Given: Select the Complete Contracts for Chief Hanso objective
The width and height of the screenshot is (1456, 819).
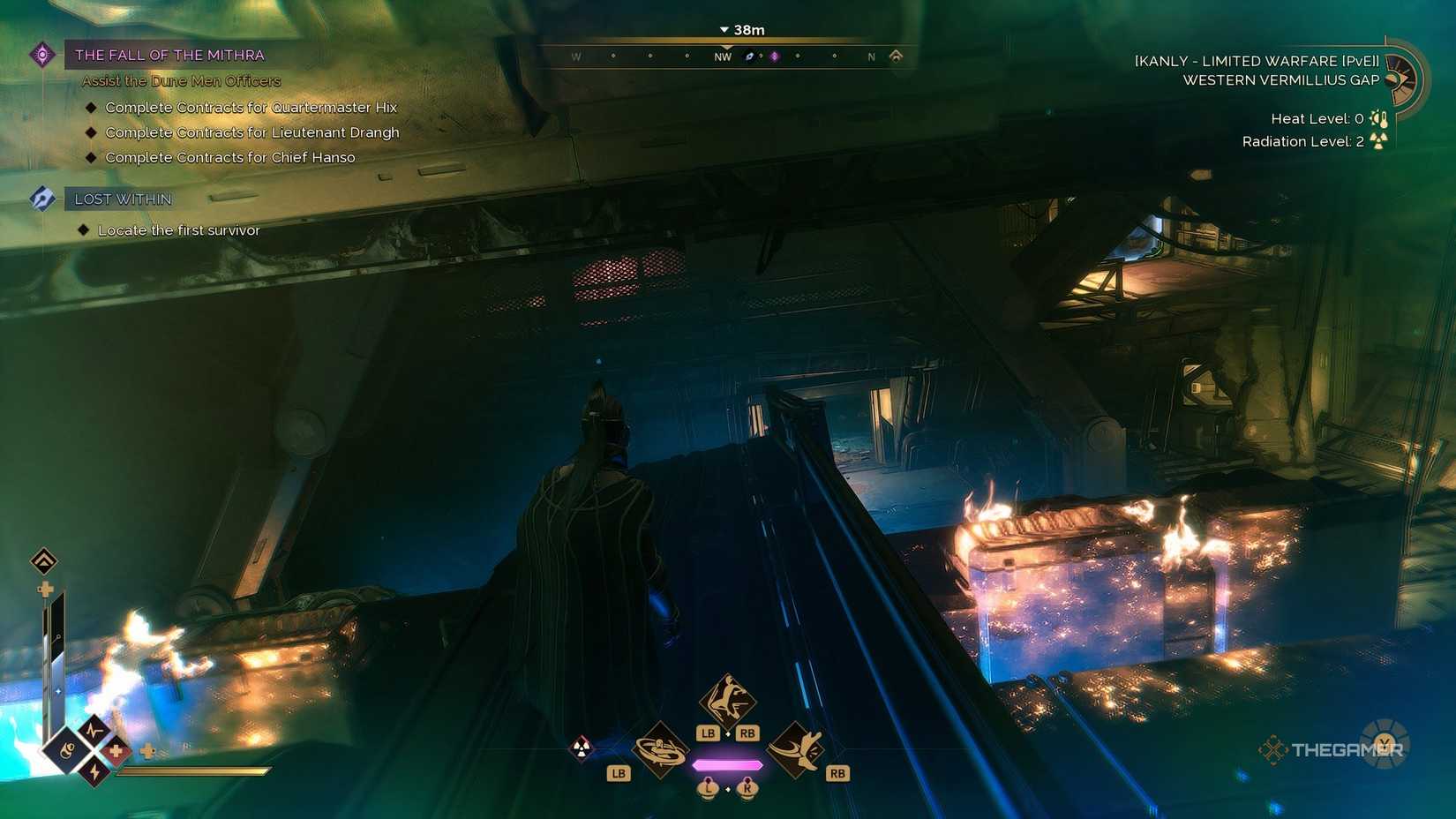Looking at the screenshot, I should tap(231, 157).
